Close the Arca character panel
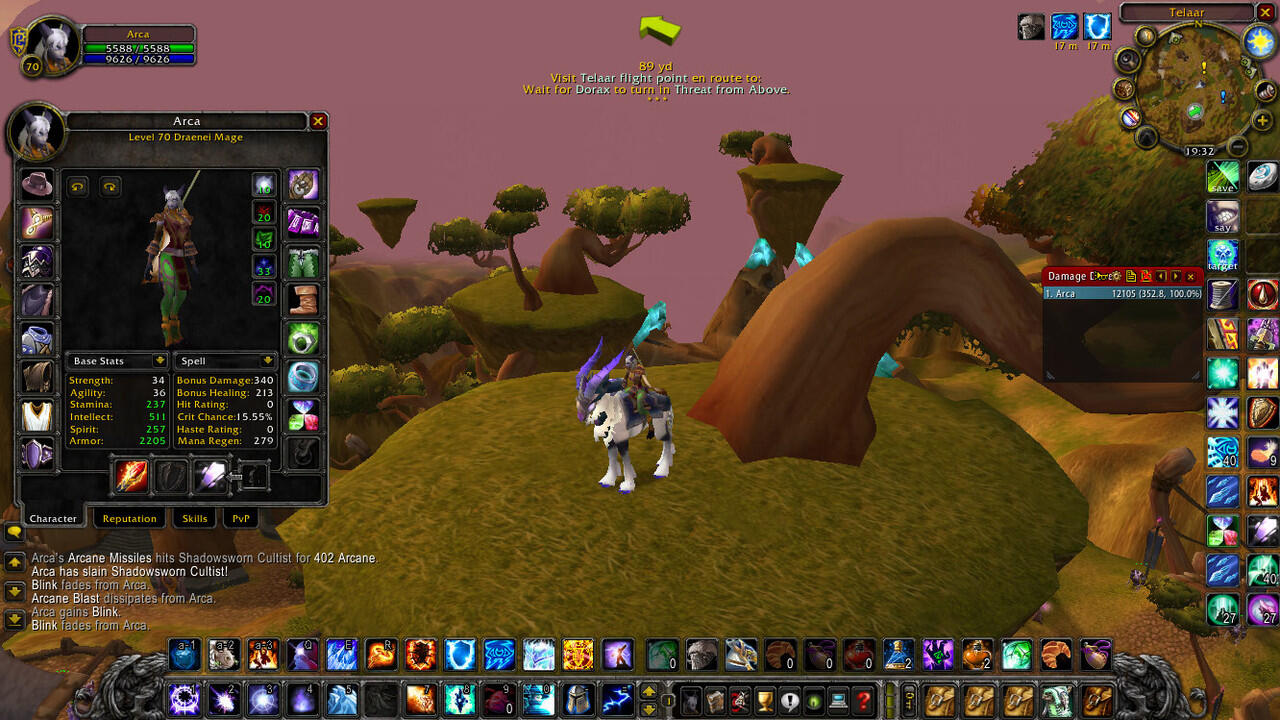1280x720 pixels. (318, 121)
